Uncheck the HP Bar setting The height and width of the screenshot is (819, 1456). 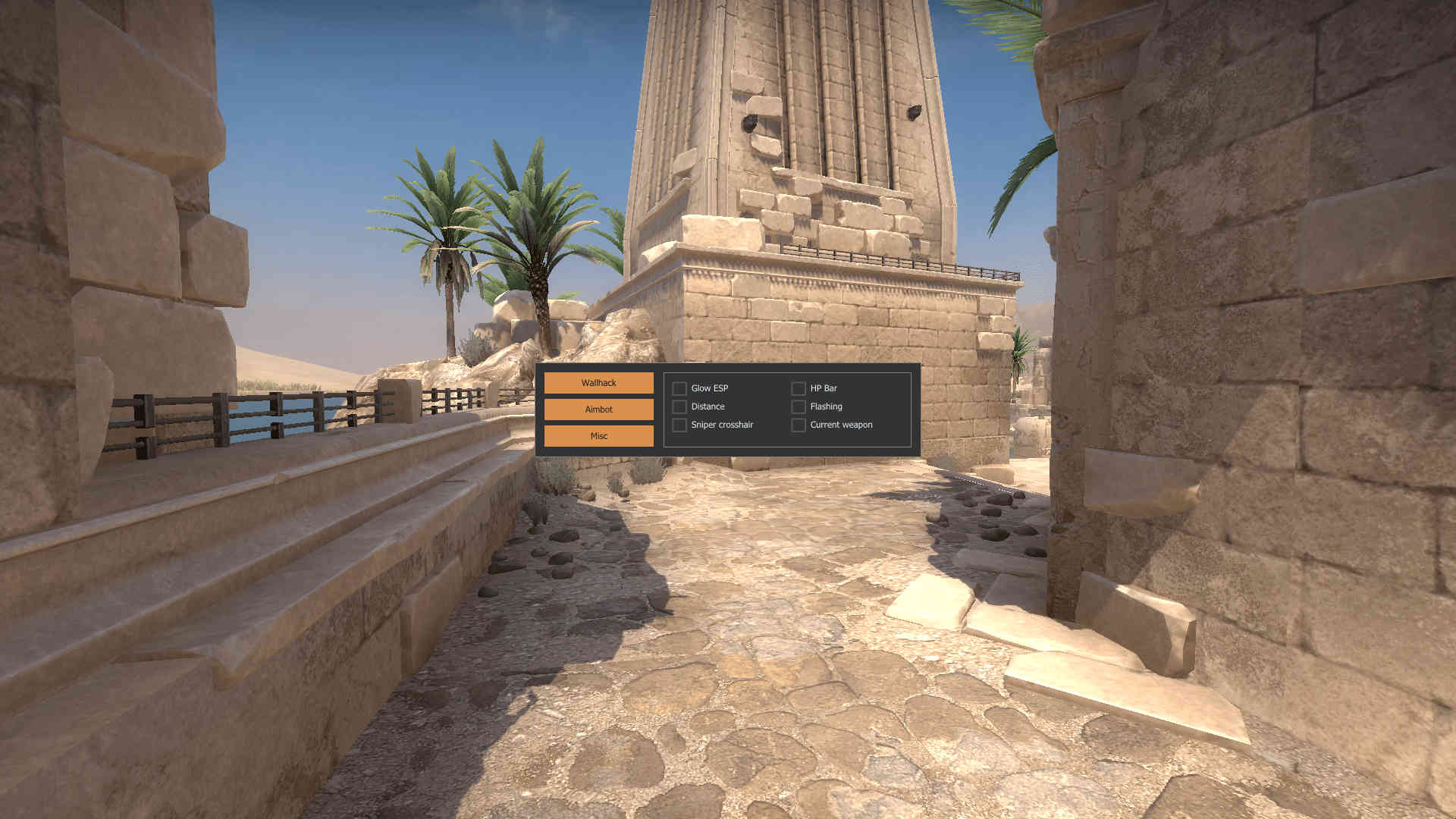[x=798, y=388]
